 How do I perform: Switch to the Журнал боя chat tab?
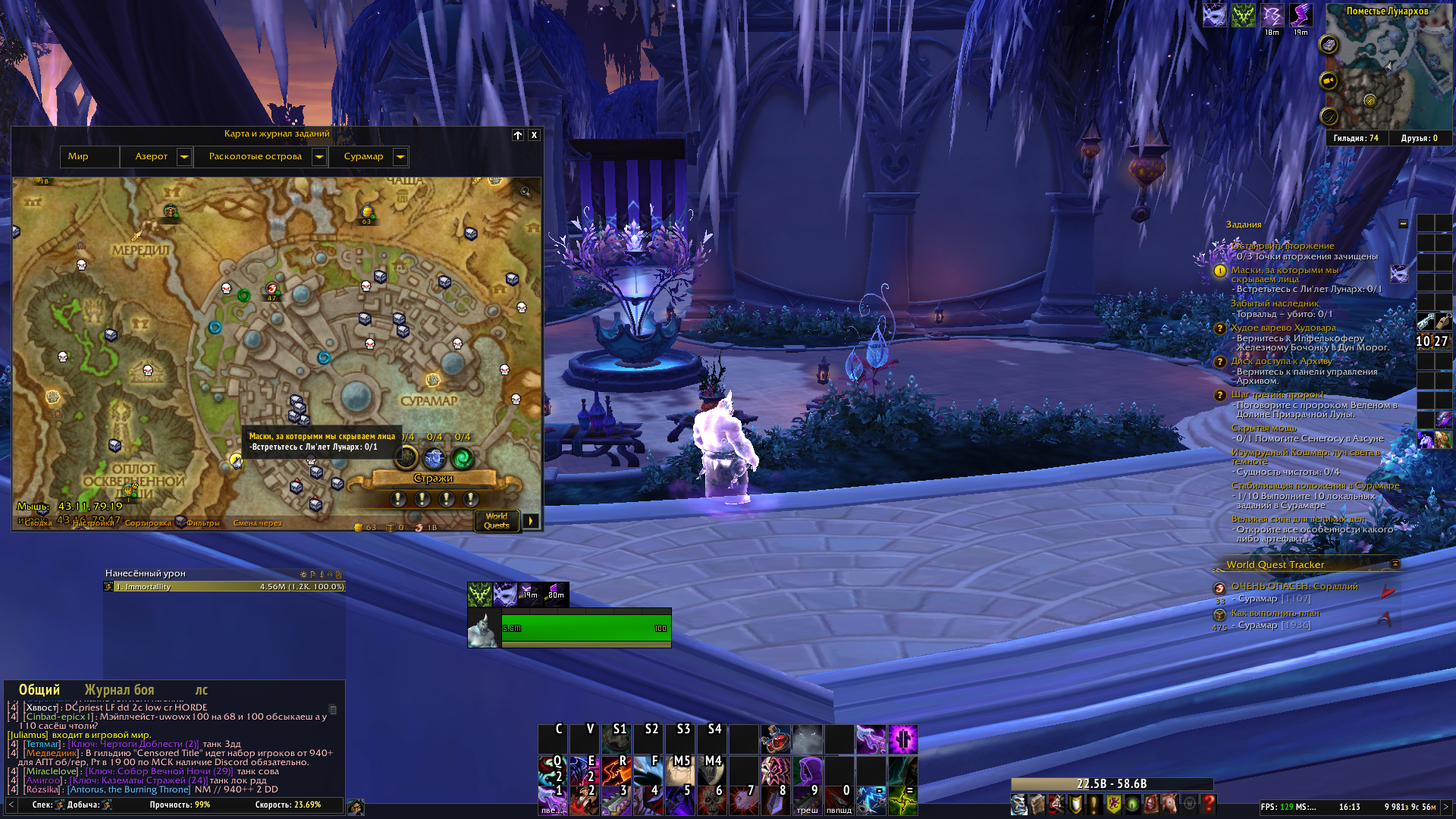tap(119, 690)
